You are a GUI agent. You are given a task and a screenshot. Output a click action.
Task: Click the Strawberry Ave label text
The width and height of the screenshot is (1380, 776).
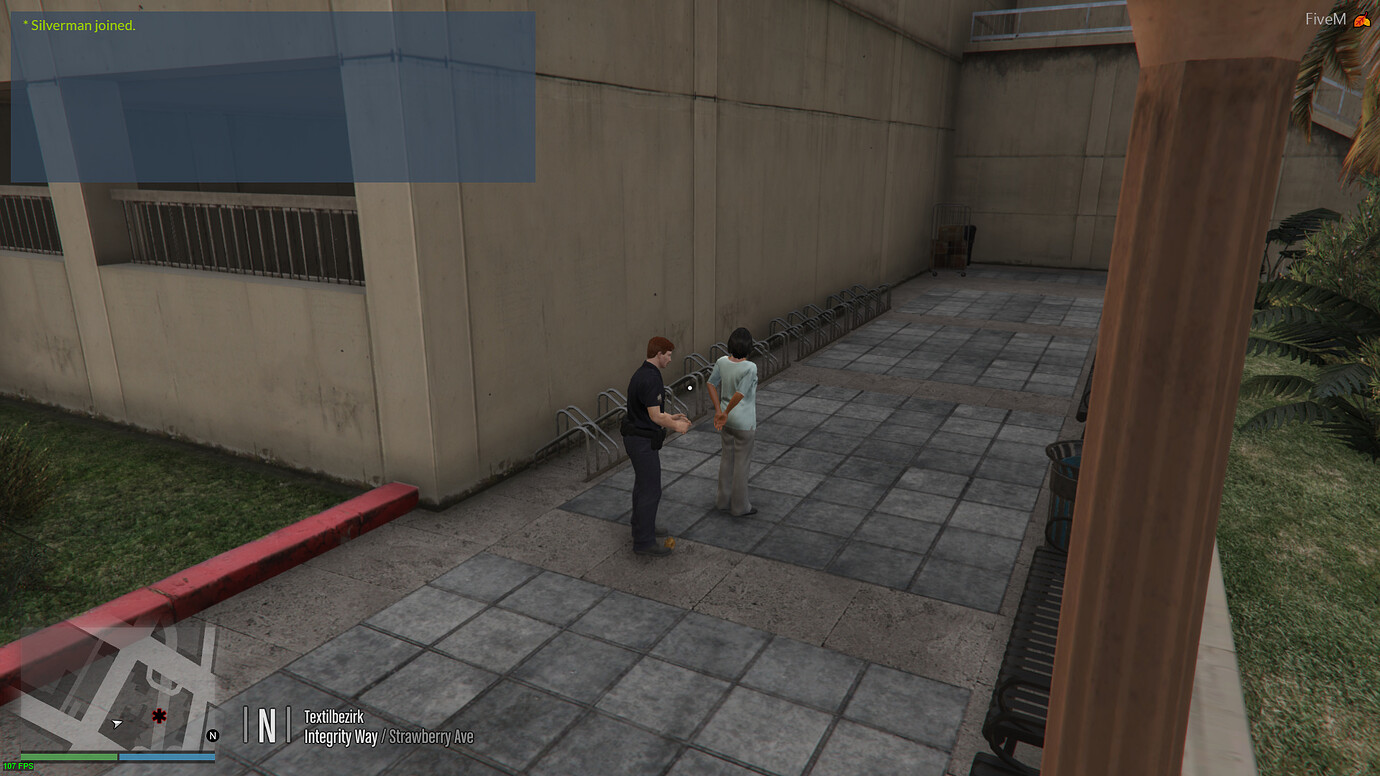coord(431,736)
